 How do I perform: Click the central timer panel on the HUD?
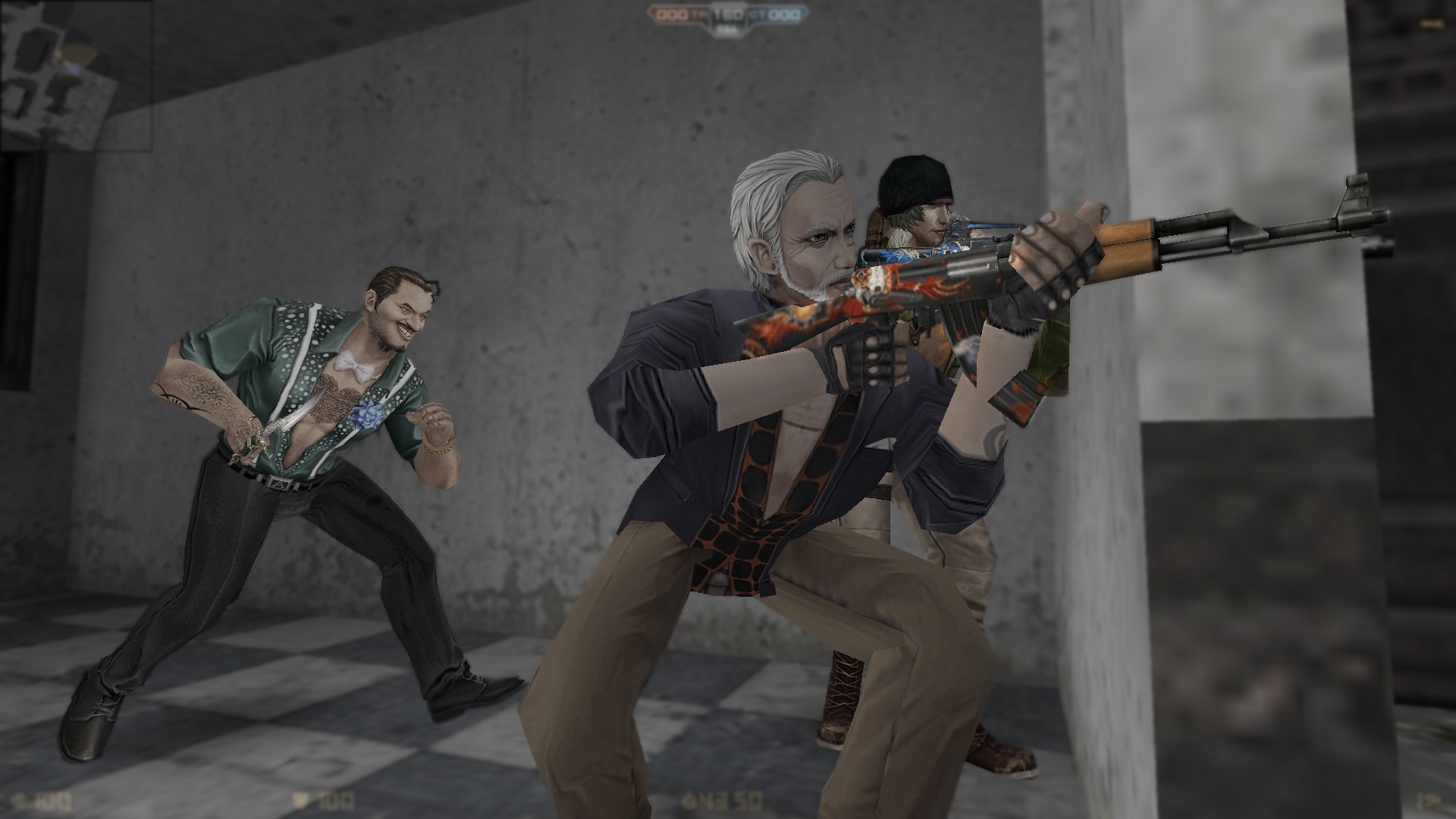click(x=728, y=17)
